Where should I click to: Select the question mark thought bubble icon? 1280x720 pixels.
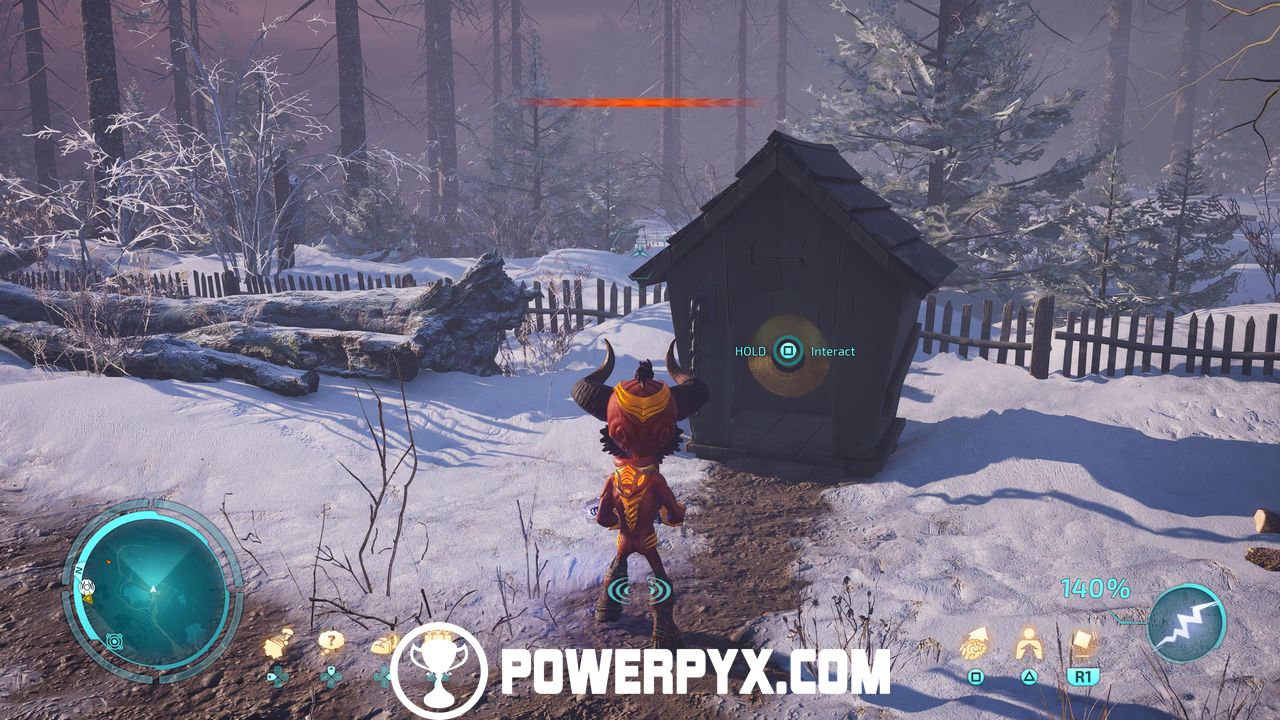pos(330,642)
